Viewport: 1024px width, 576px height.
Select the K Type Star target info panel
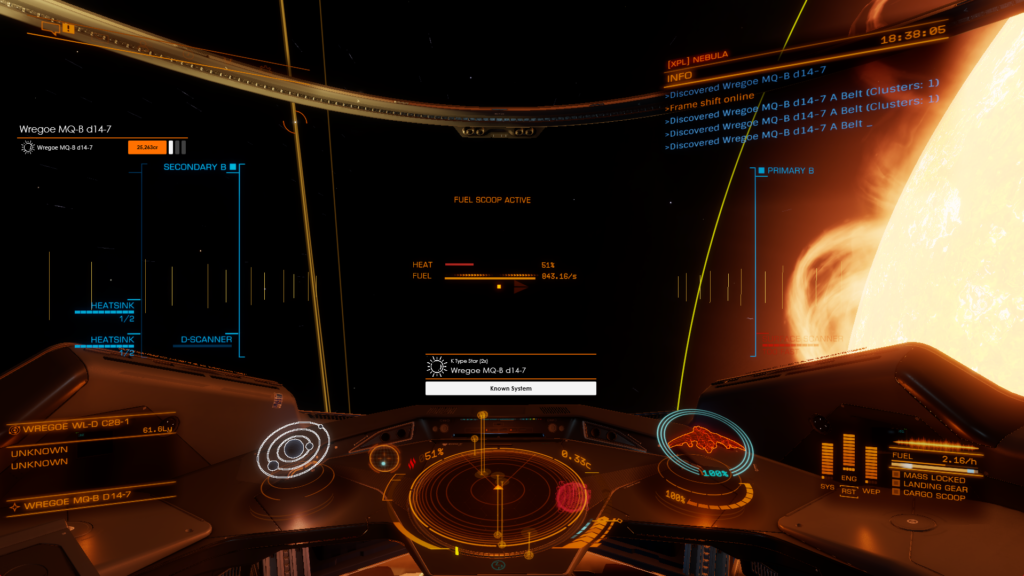point(510,365)
